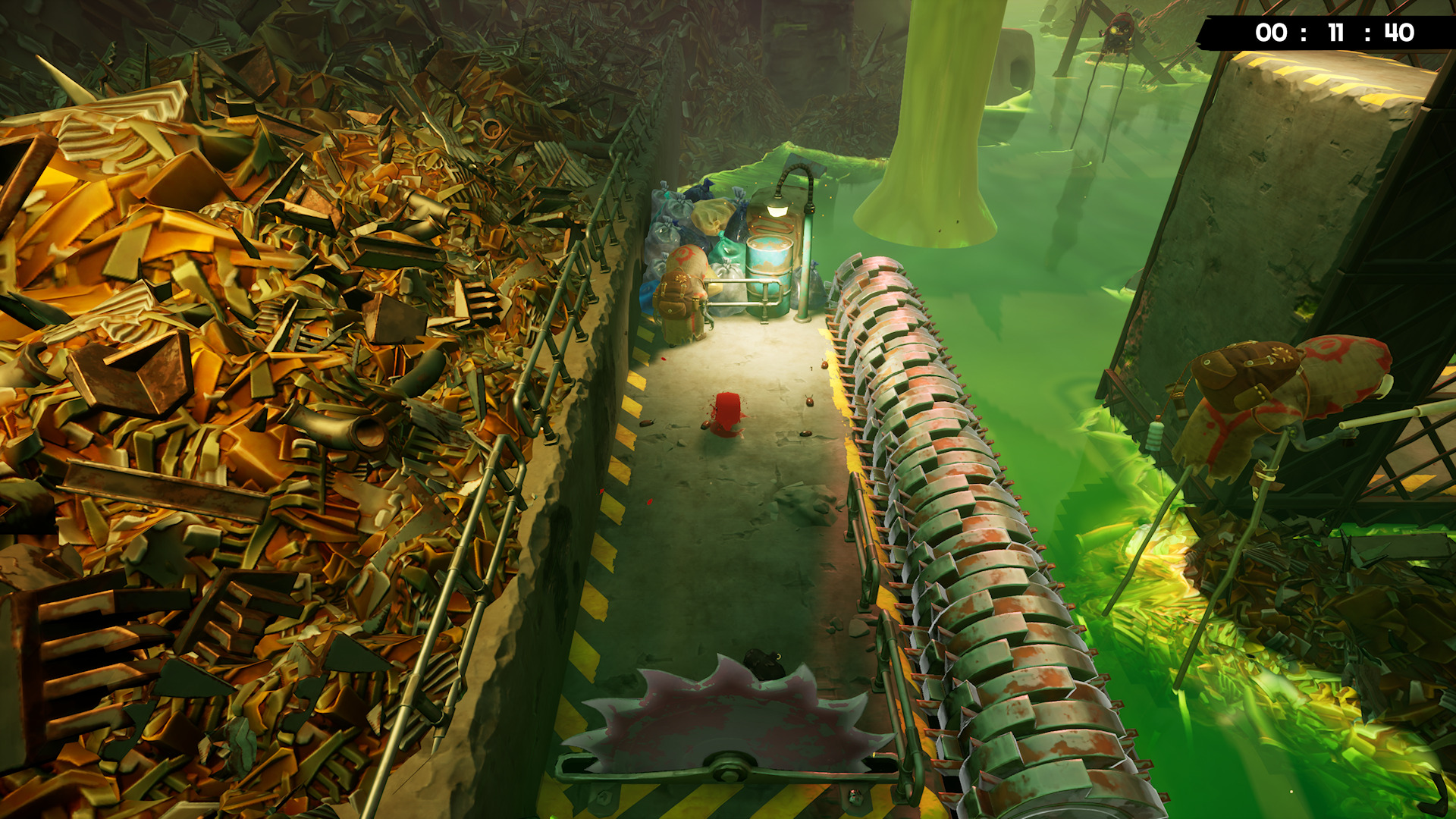Click the glowing overhead lamp
Image resolution: width=1456 pixels, height=819 pixels.
tap(777, 209)
